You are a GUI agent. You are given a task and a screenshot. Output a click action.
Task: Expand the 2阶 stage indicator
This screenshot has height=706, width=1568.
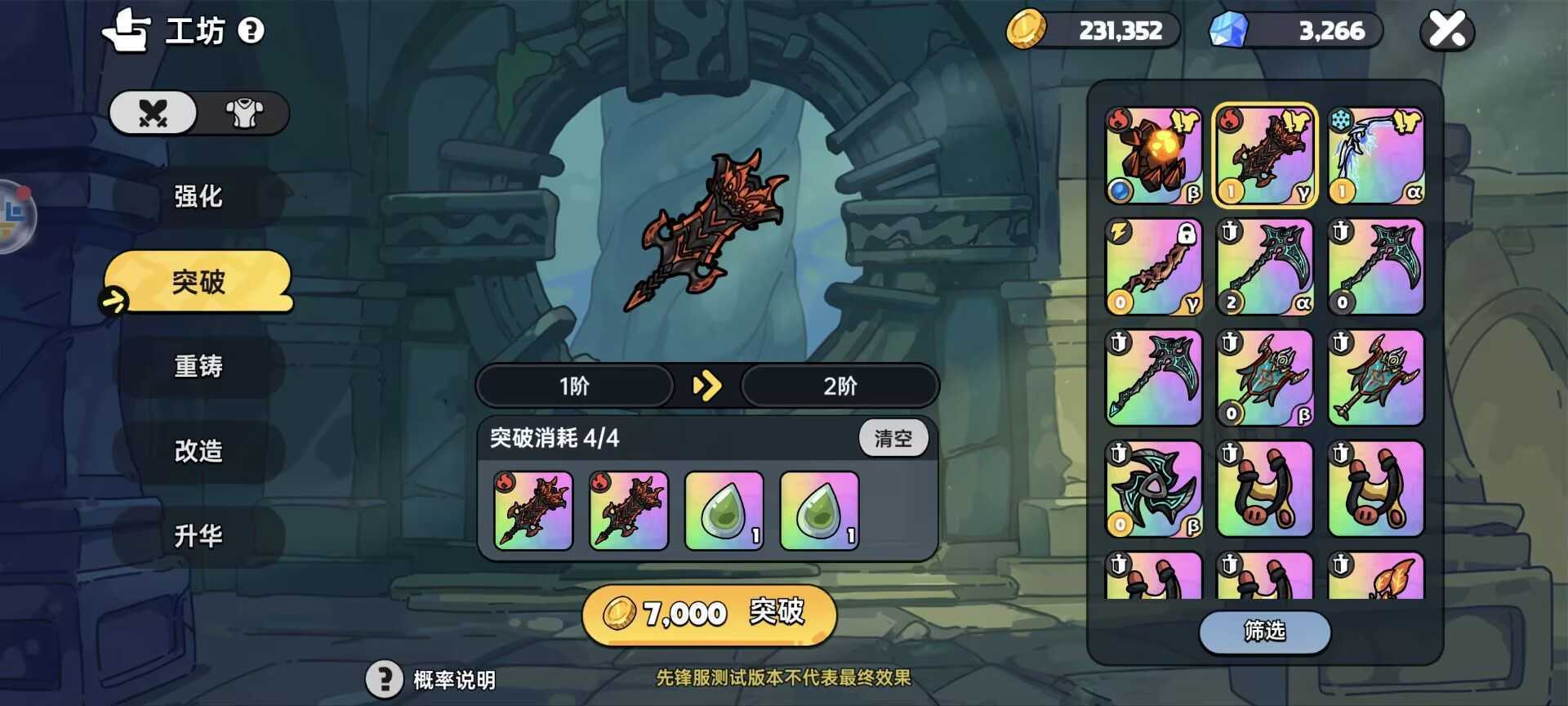click(x=841, y=386)
